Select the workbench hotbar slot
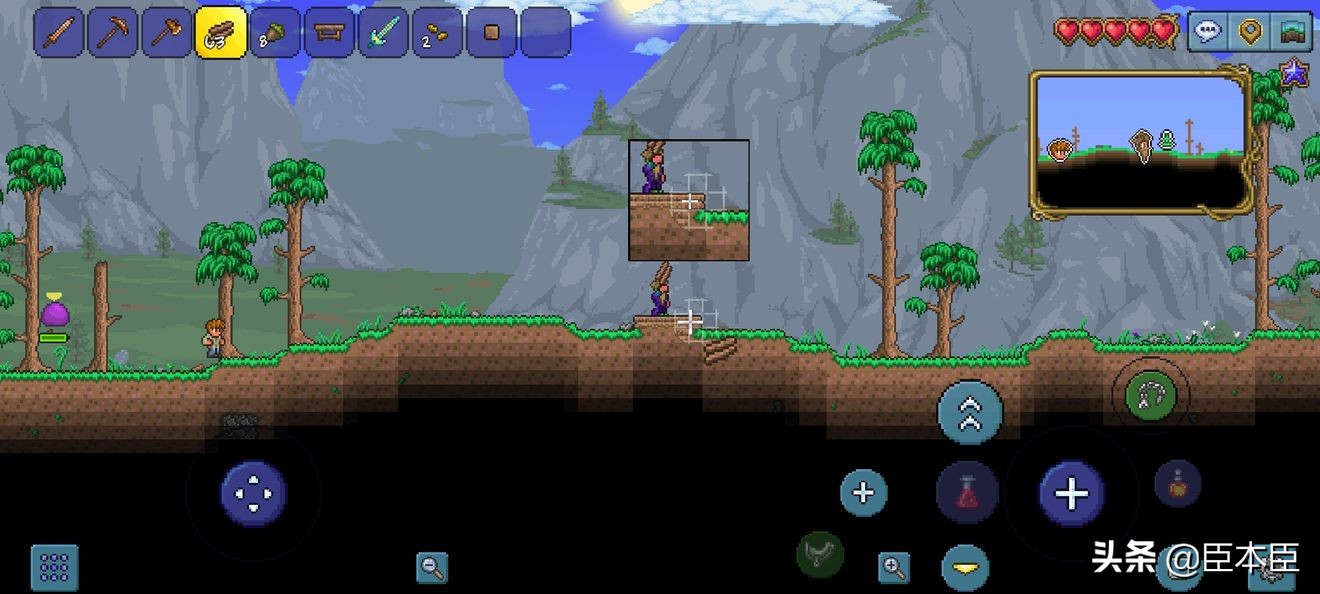 click(329, 33)
